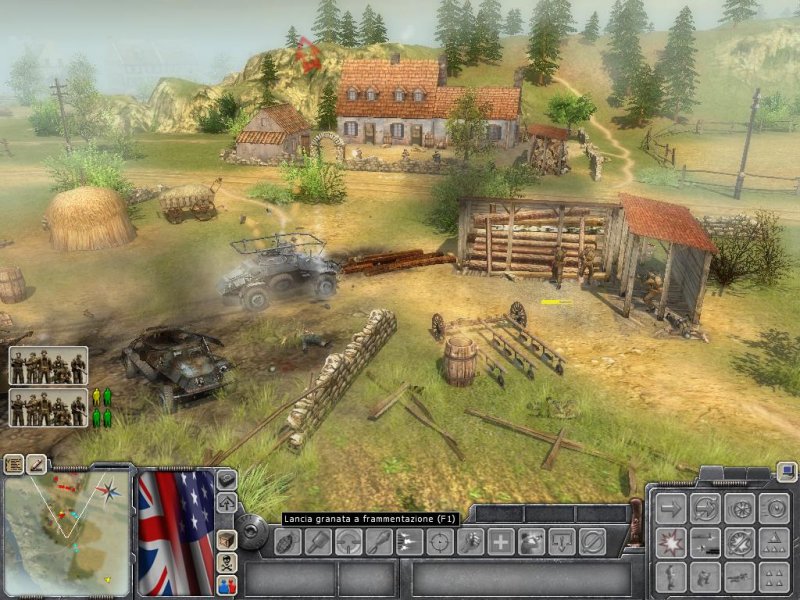Choose the triangle wedge formation button
Image resolution: width=800 pixels, height=600 pixels.
(773, 542)
